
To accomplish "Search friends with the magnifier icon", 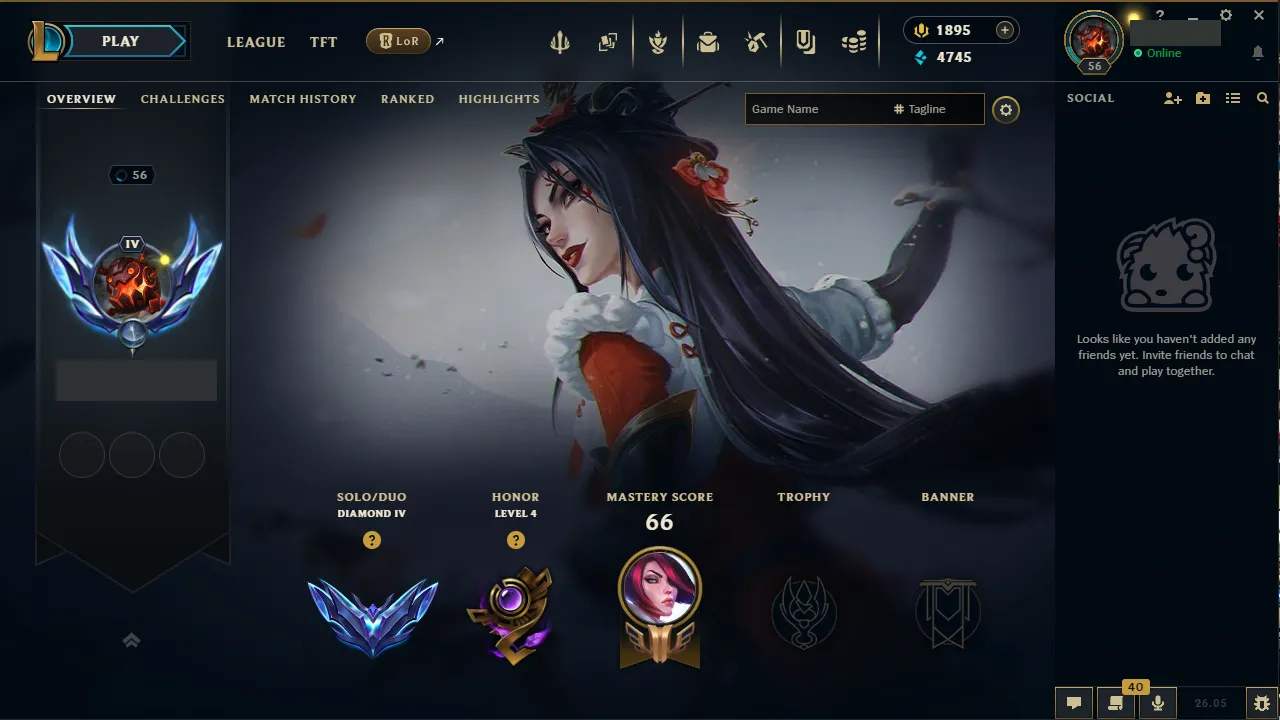I will (x=1262, y=98).
